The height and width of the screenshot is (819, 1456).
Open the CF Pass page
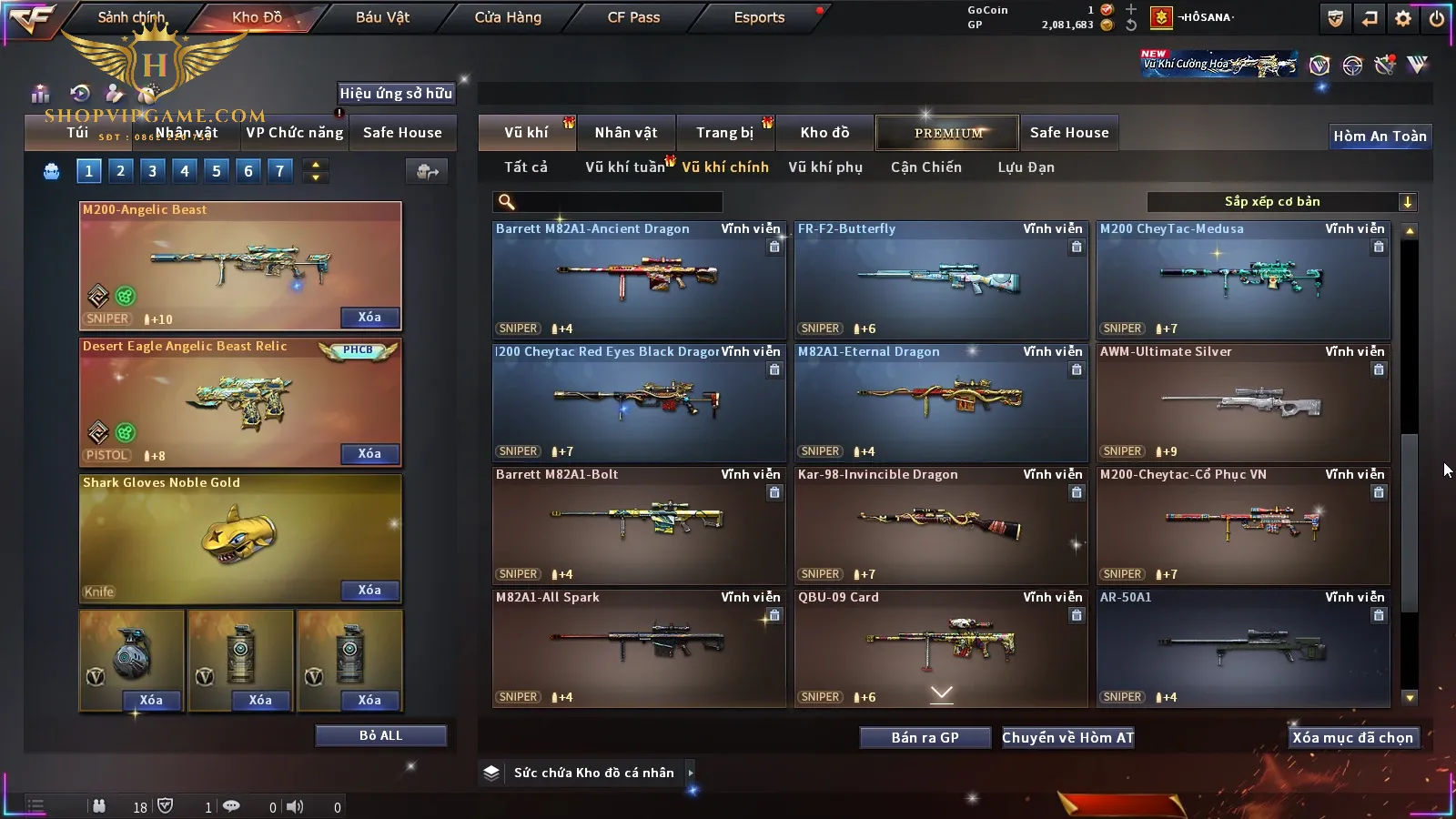(x=633, y=17)
